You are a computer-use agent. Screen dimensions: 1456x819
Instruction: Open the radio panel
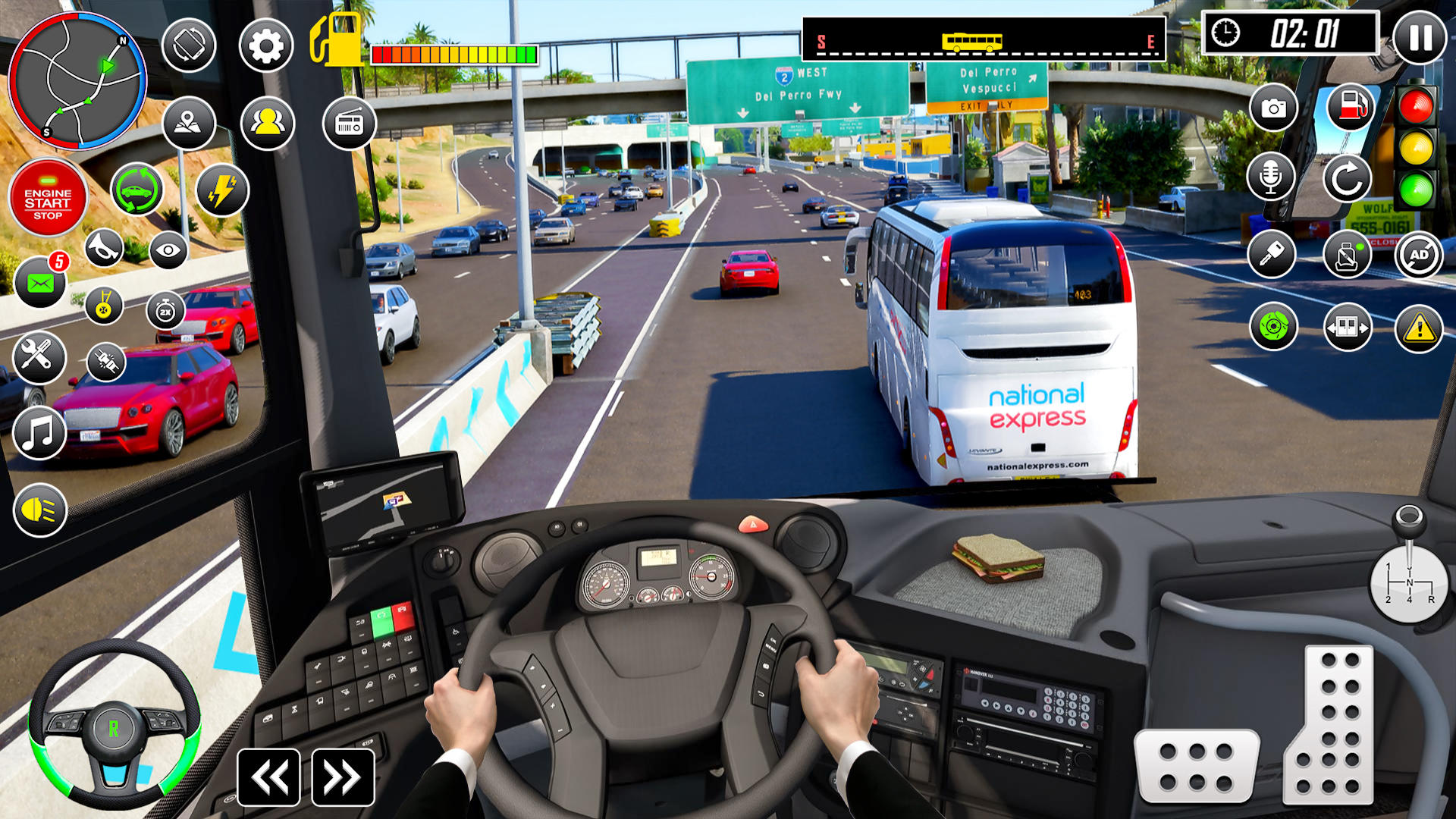point(350,124)
